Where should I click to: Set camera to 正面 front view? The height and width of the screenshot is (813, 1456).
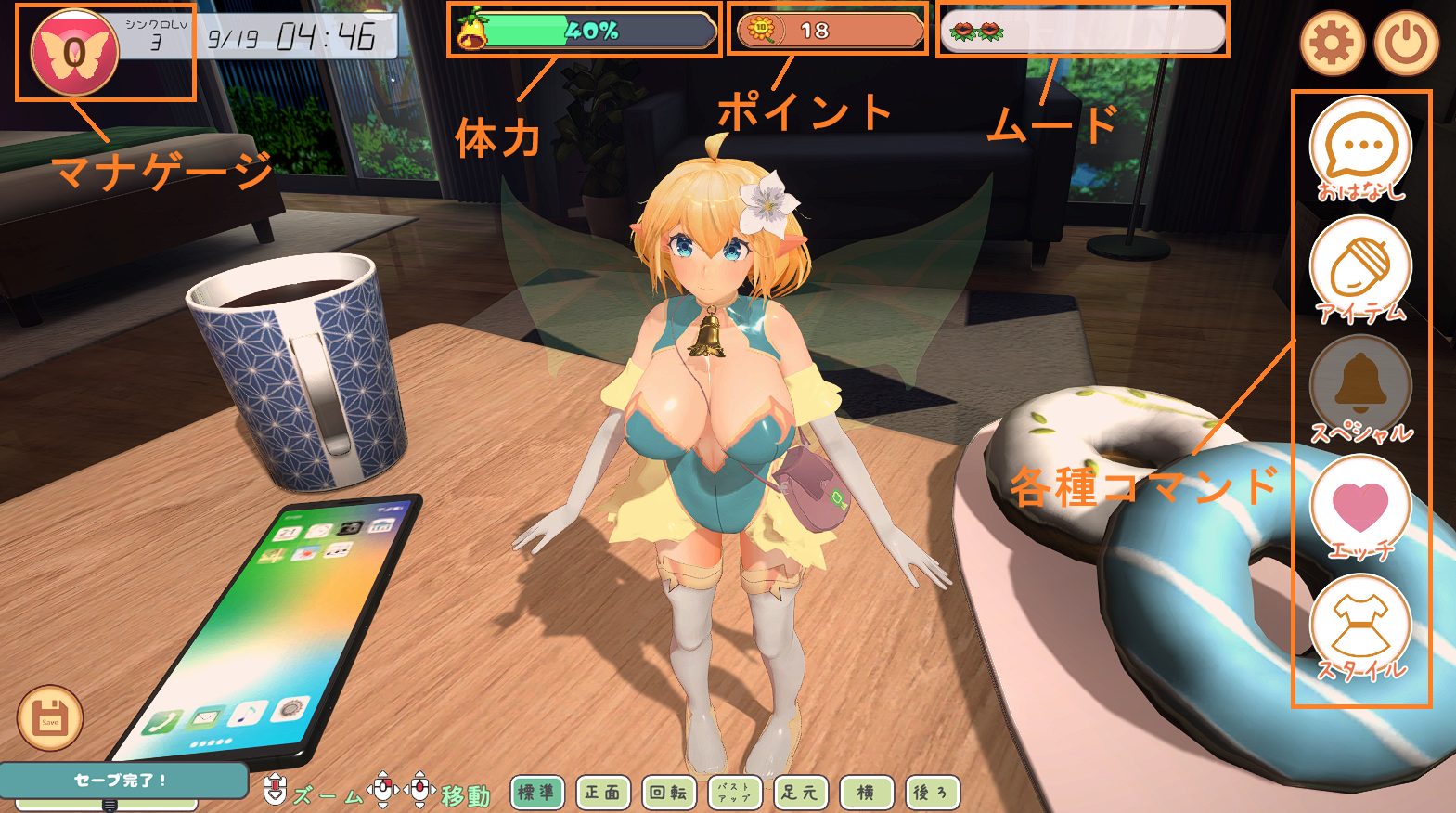pos(602,793)
